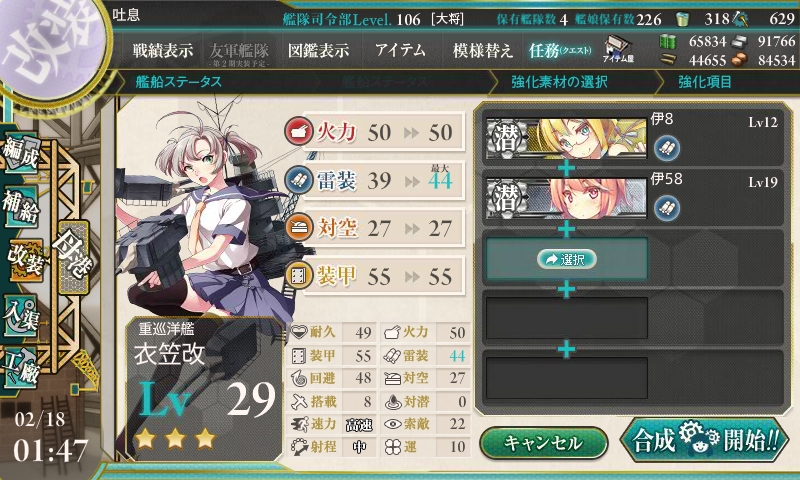Open the 模様替え furniture menu
Screen dimensions: 800x480
[482, 49]
